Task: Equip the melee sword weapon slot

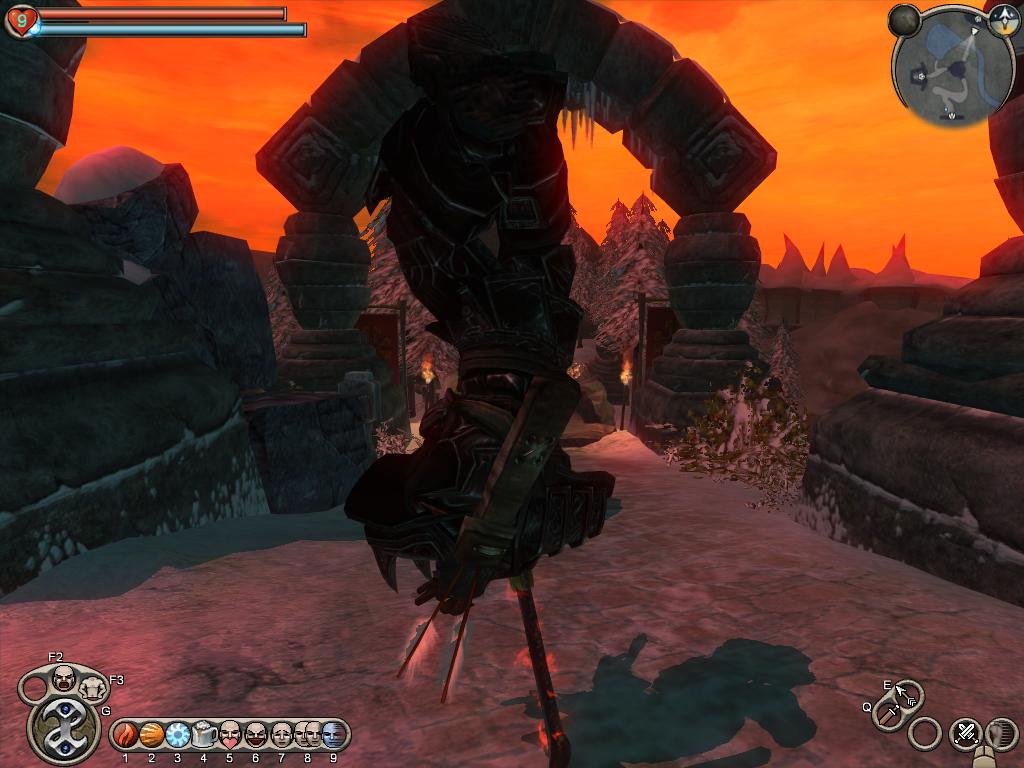Action: click(888, 714)
